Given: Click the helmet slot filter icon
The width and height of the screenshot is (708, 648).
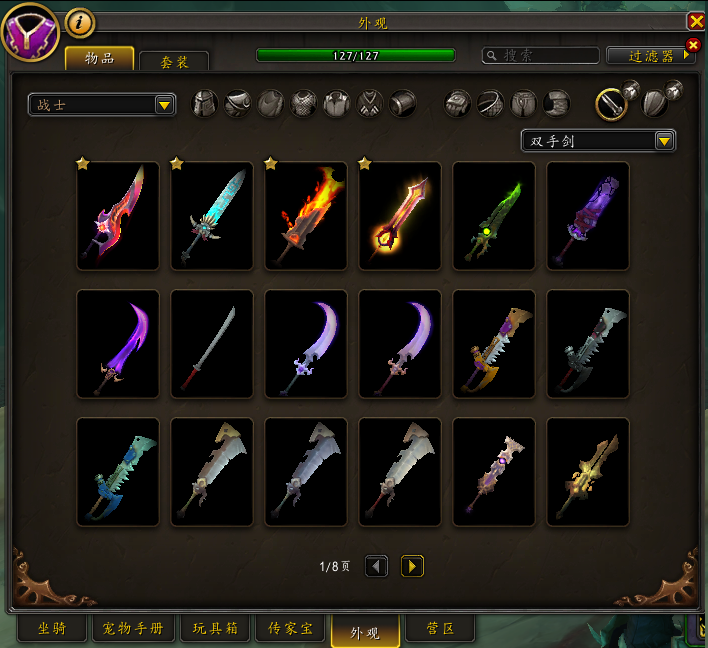Looking at the screenshot, I should click(x=204, y=103).
